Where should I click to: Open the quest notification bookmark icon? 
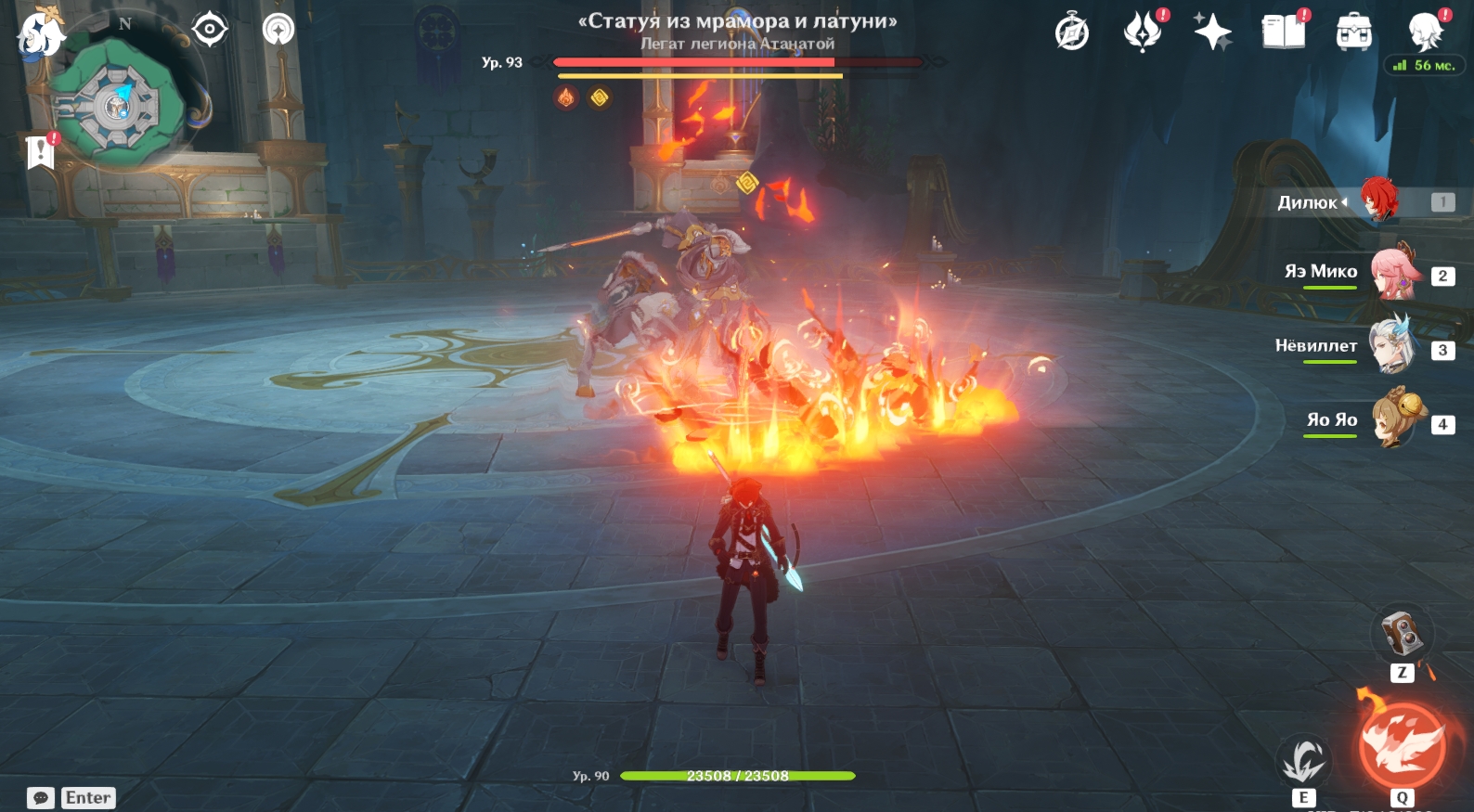tap(41, 151)
